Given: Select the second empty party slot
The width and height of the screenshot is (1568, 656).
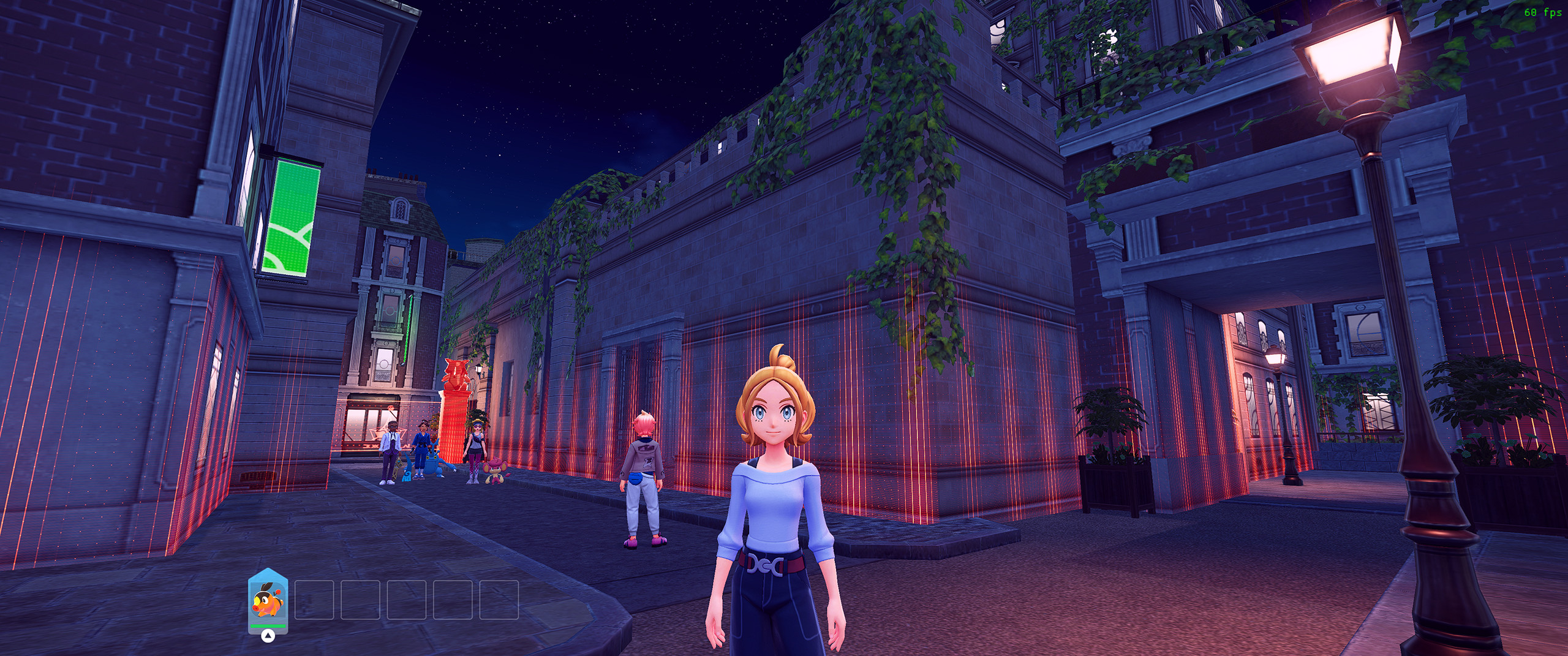Looking at the screenshot, I should point(314,601).
